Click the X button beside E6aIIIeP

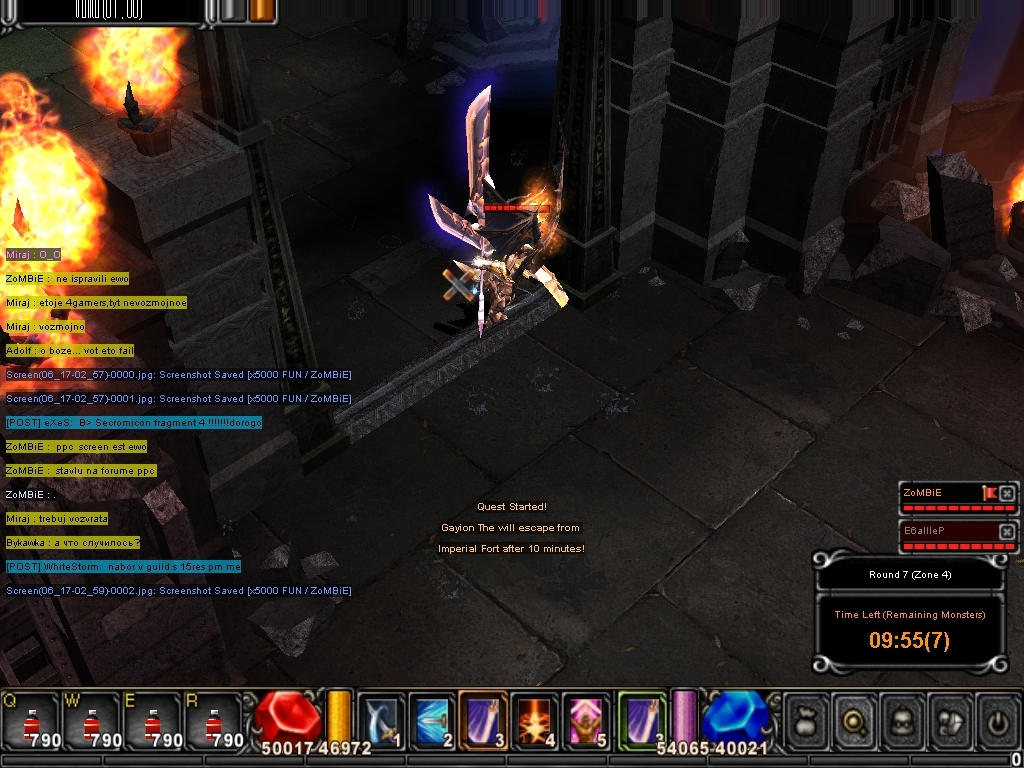[x=1007, y=530]
